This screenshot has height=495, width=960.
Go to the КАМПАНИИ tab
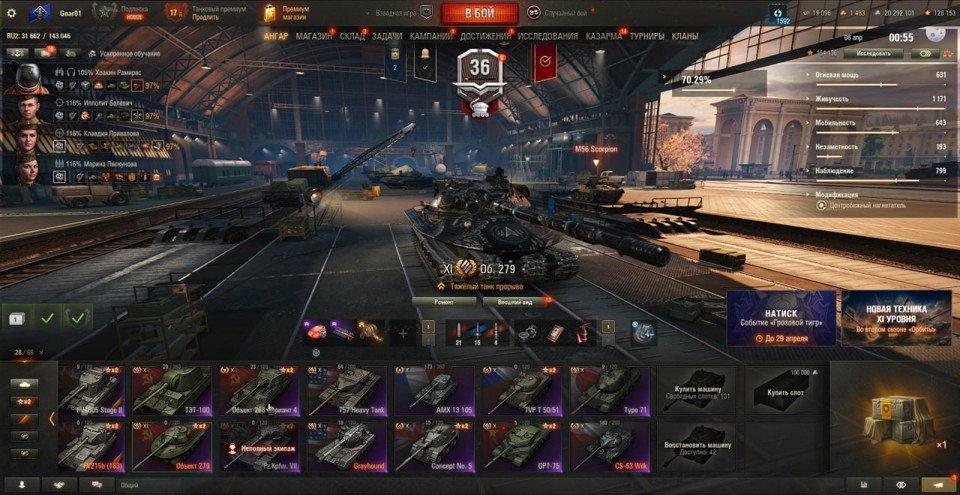click(430, 36)
